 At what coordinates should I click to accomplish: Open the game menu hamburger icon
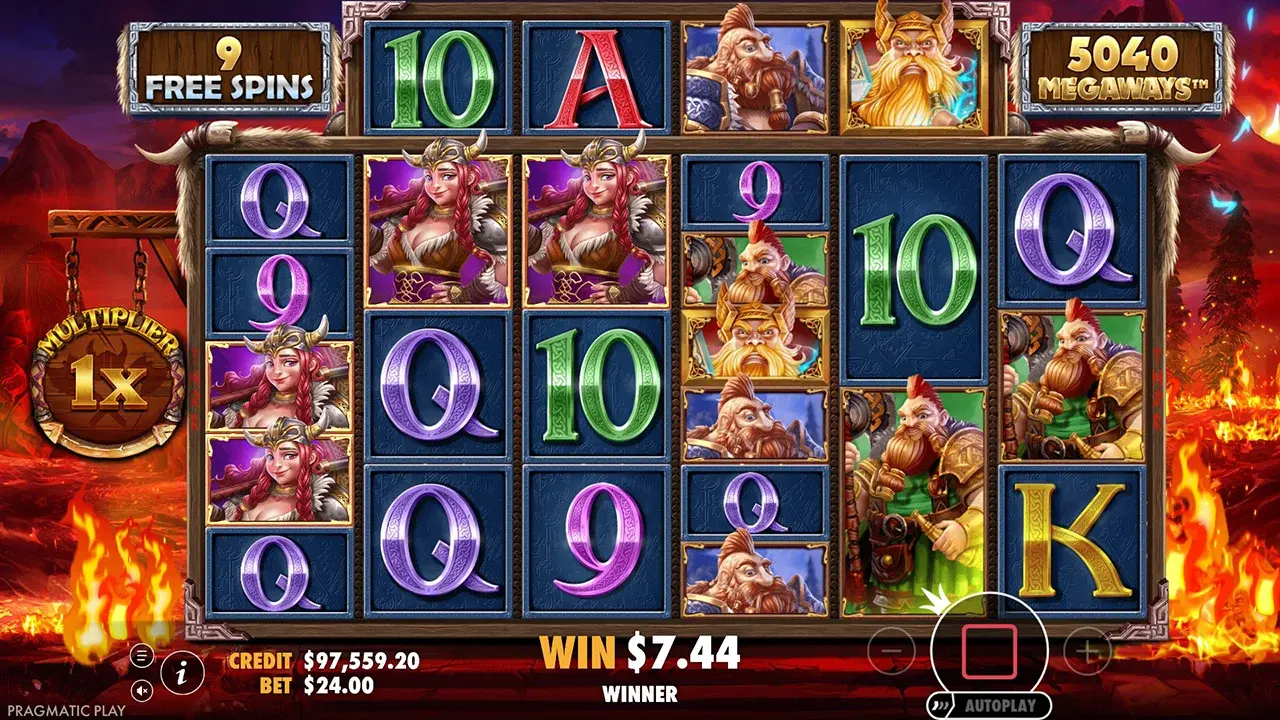pyautogui.click(x=140, y=655)
